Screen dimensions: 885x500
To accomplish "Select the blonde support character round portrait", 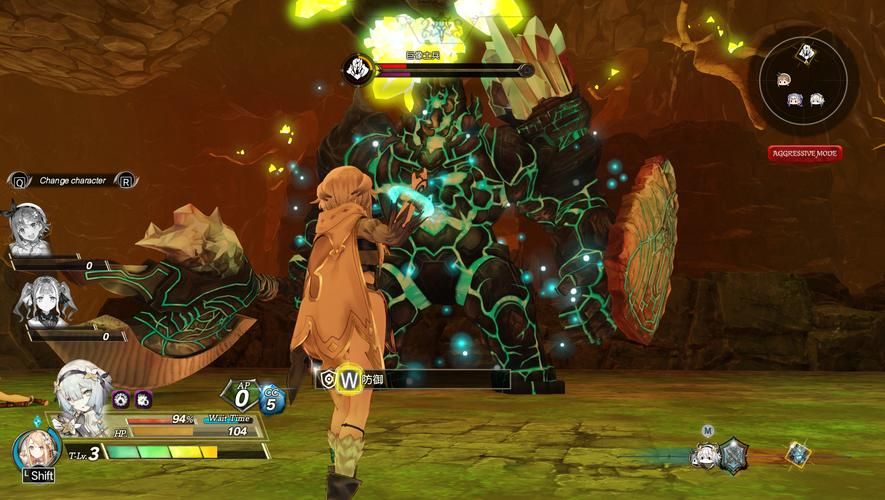I will [x=36, y=452].
